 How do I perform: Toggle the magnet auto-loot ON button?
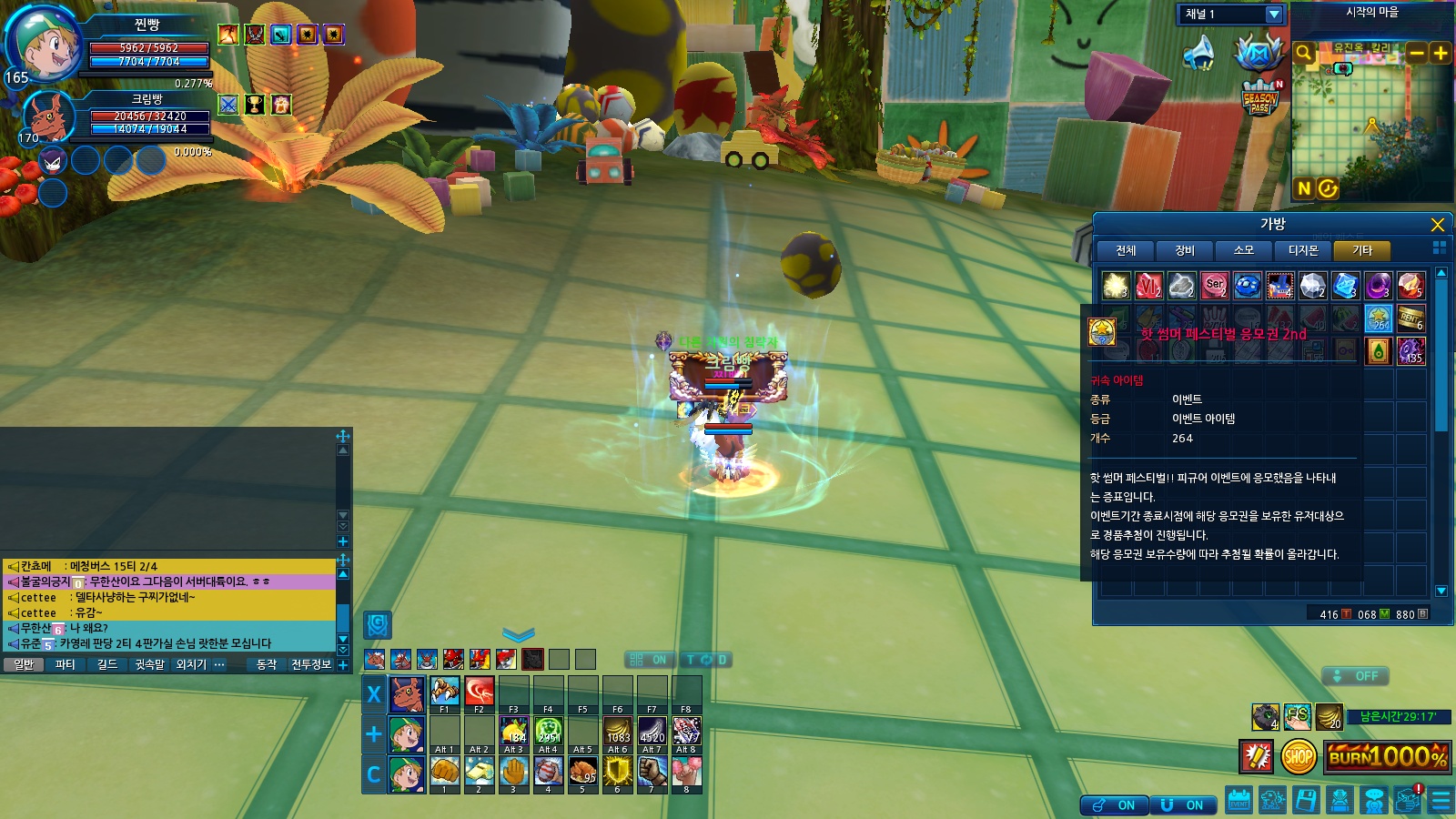pyautogui.click(x=1182, y=805)
